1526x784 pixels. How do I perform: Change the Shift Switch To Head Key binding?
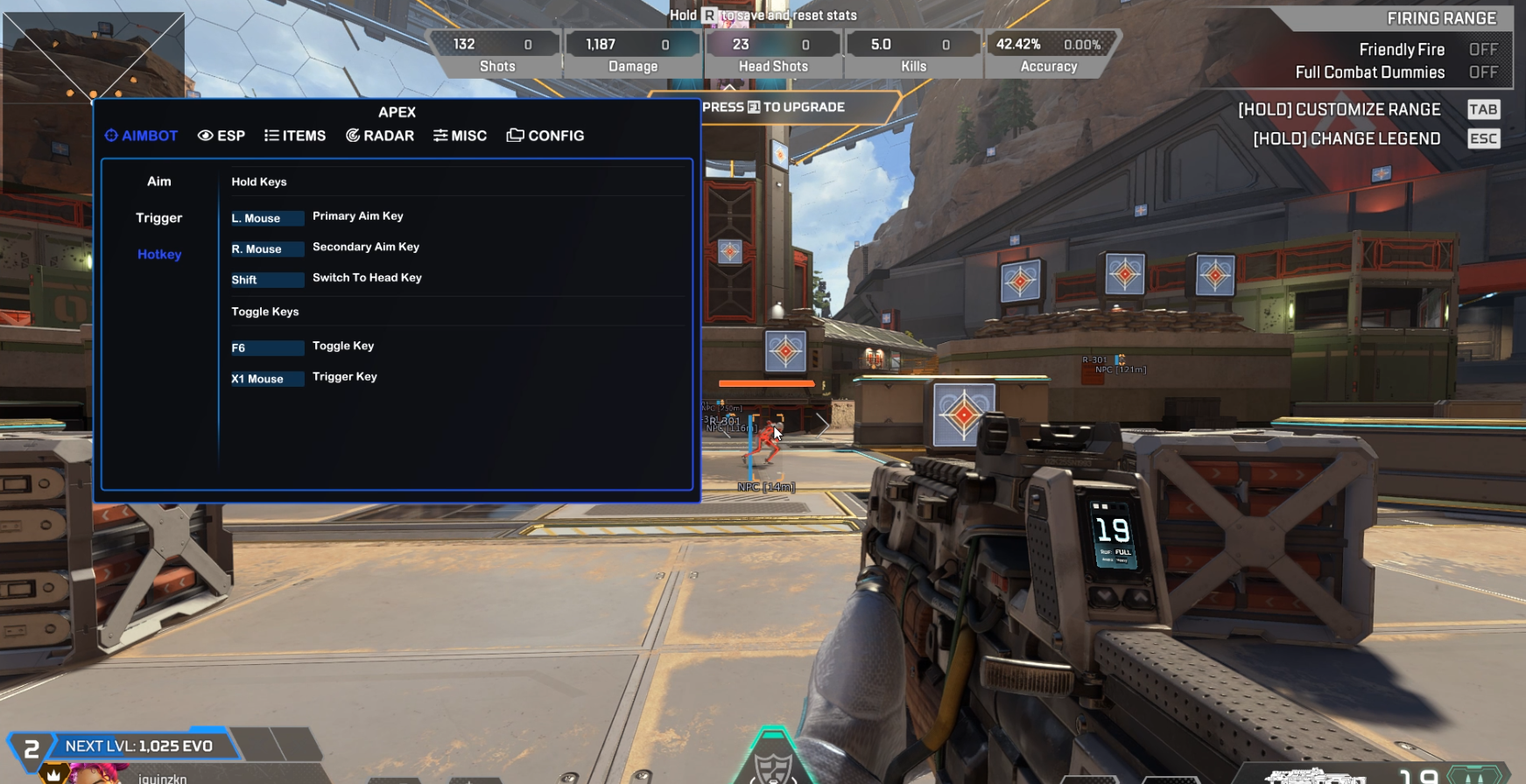pyautogui.click(x=267, y=280)
